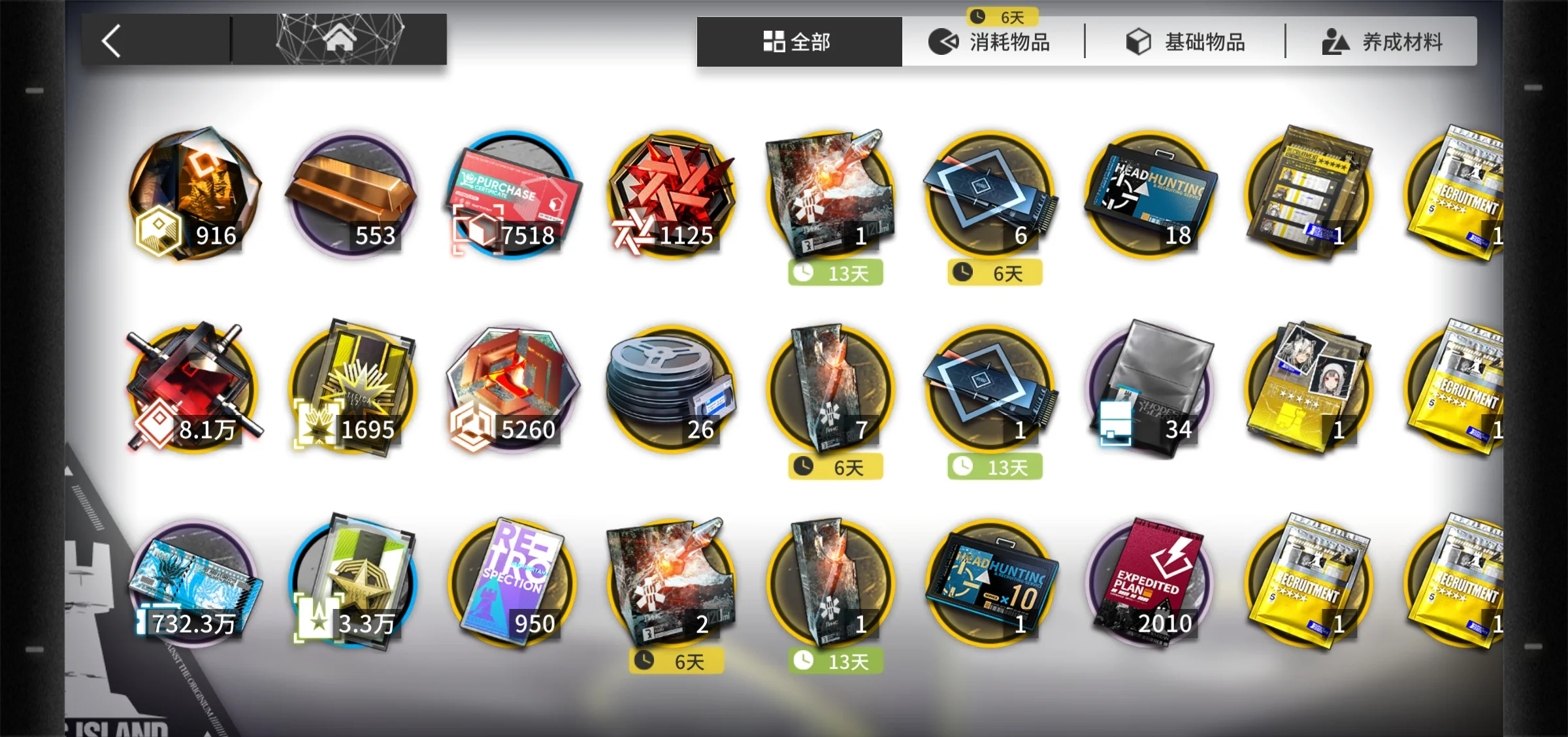
Task: Open the silver Rhodes Island pouch (34)
Action: (1150, 389)
